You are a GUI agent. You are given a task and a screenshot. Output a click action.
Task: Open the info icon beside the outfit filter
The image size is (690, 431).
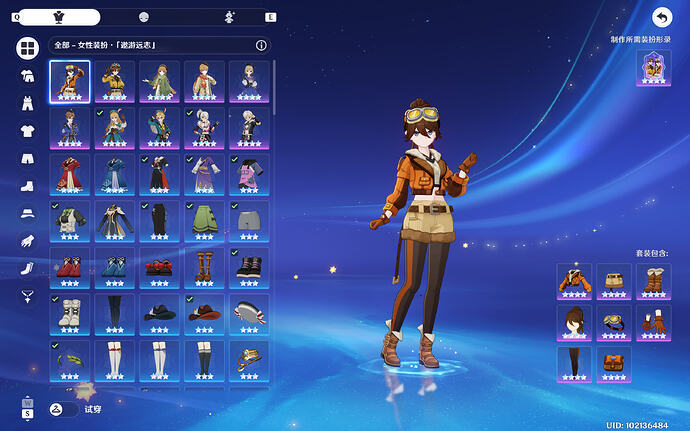pos(261,45)
